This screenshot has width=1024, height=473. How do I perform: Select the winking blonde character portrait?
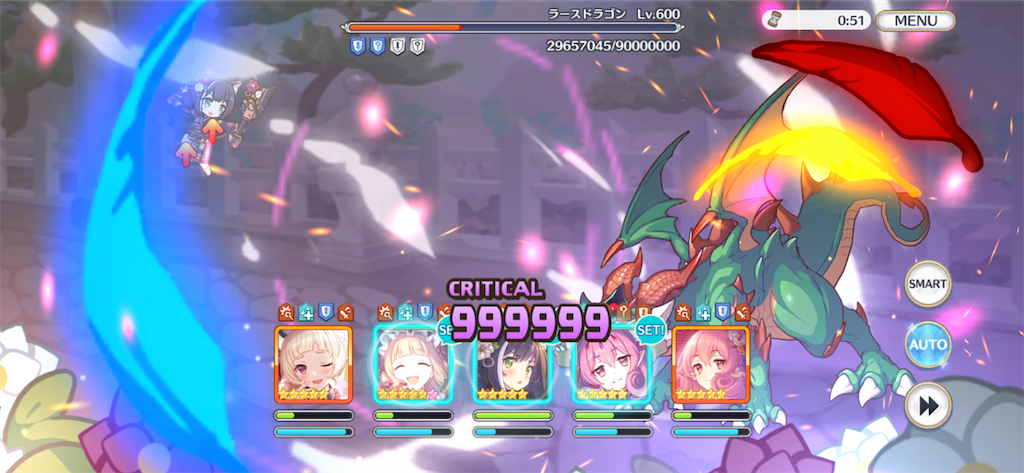313,364
